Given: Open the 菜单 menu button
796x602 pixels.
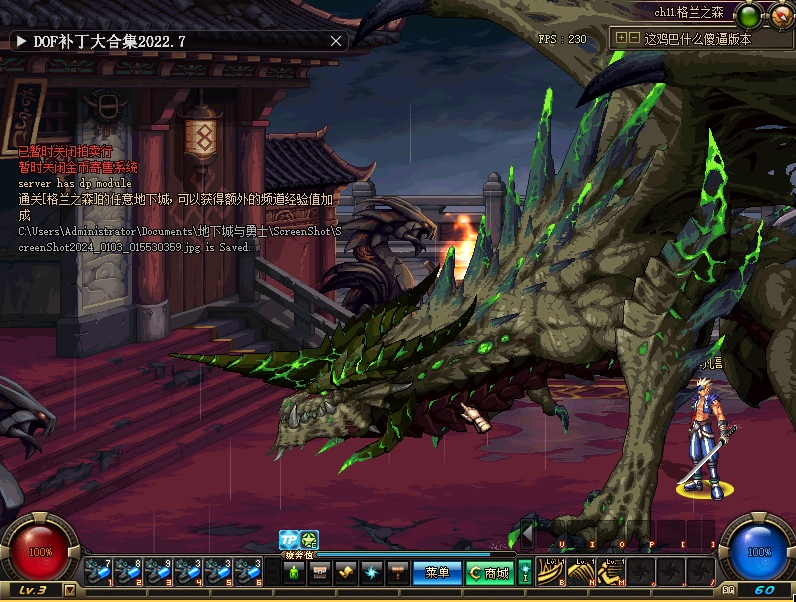Looking at the screenshot, I should 437,573.
